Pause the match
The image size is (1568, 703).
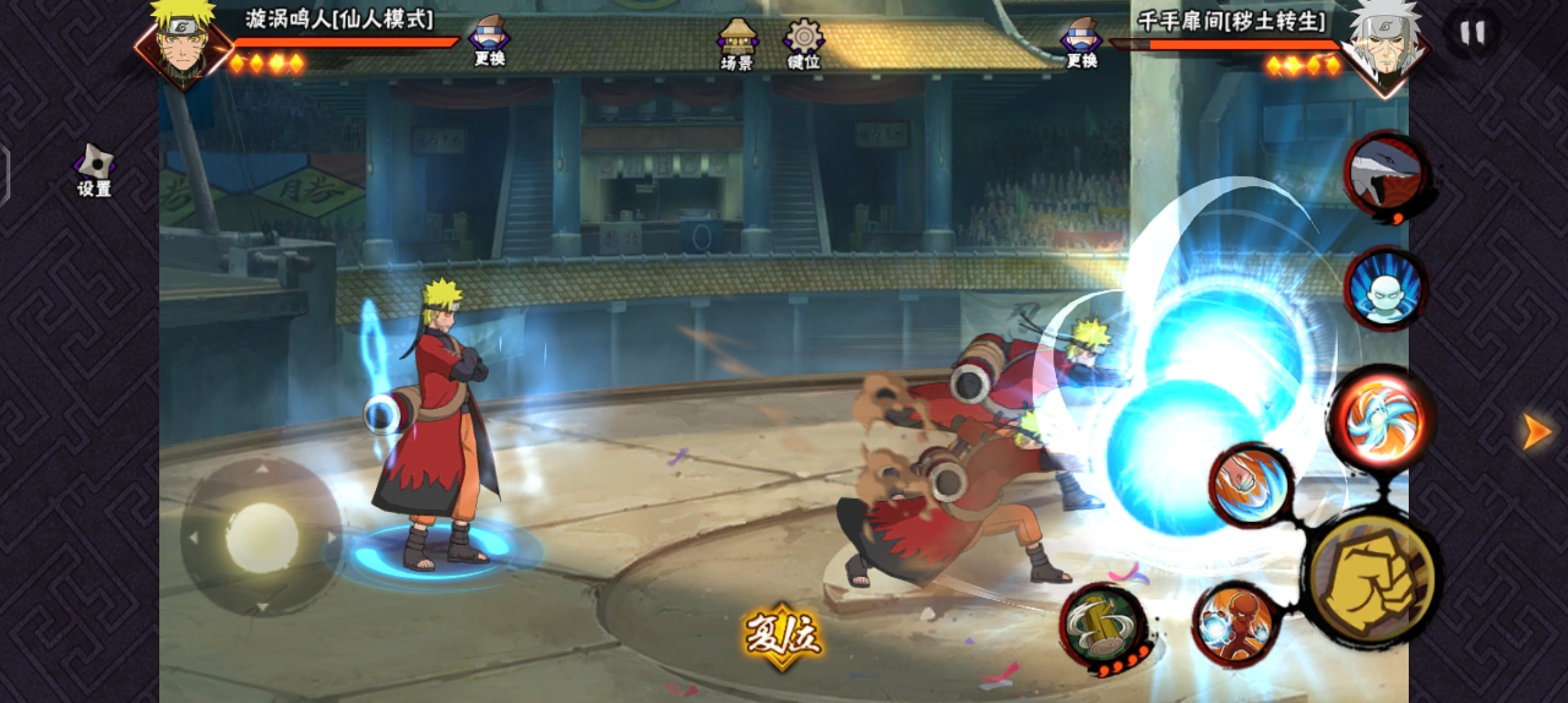point(1472,33)
